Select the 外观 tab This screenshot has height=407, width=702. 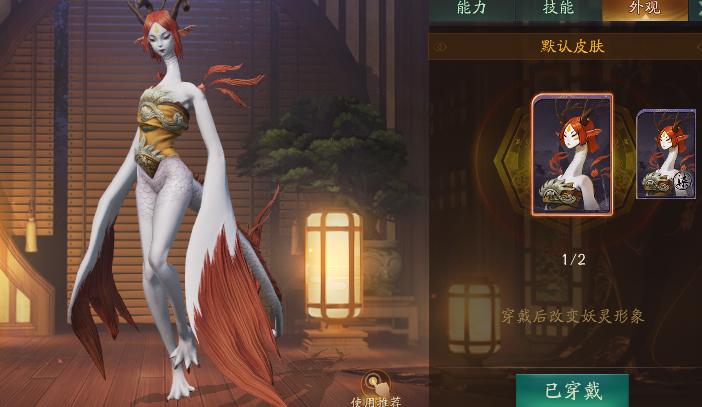tap(644, 9)
